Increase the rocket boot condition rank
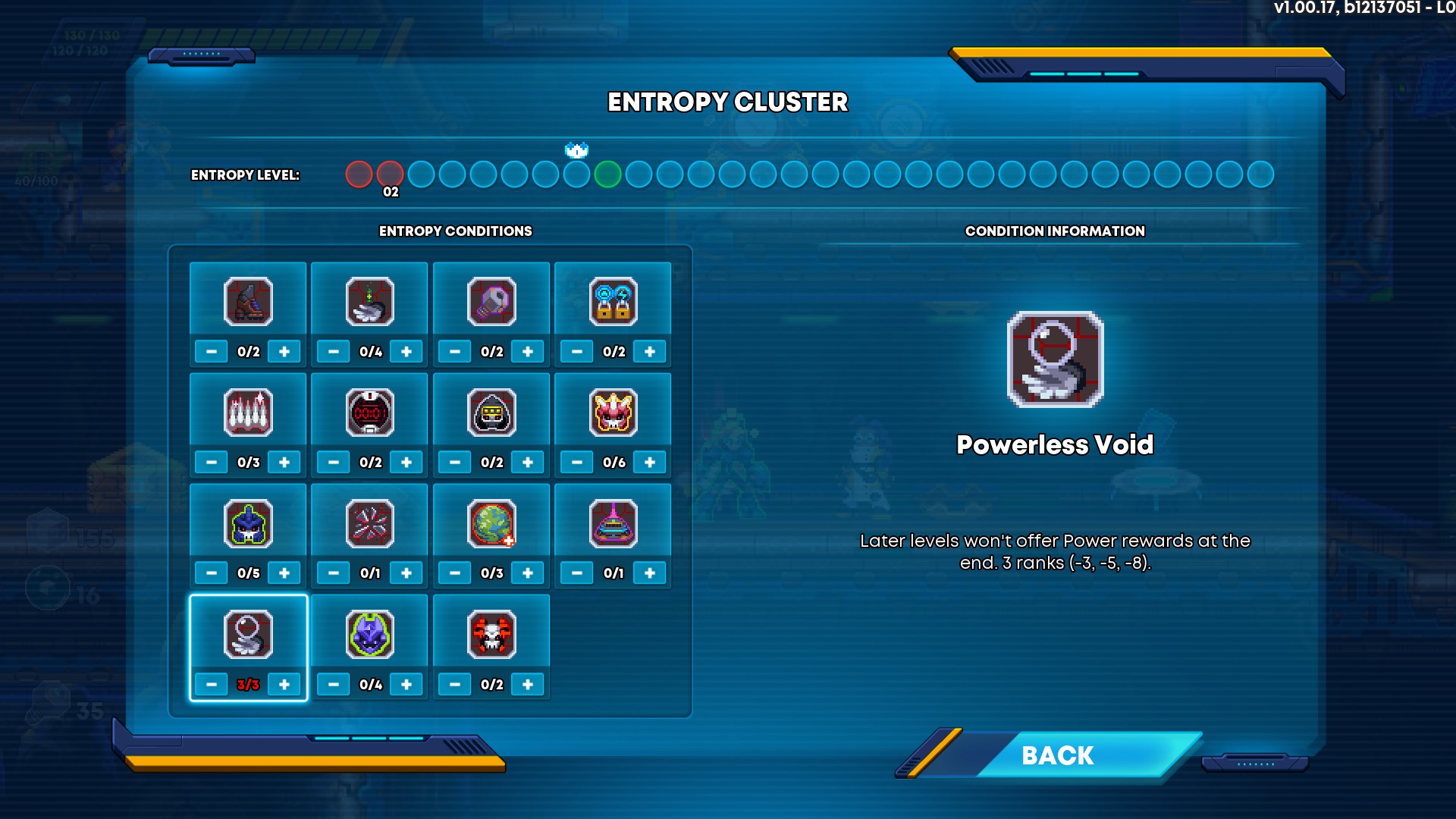 (x=284, y=351)
